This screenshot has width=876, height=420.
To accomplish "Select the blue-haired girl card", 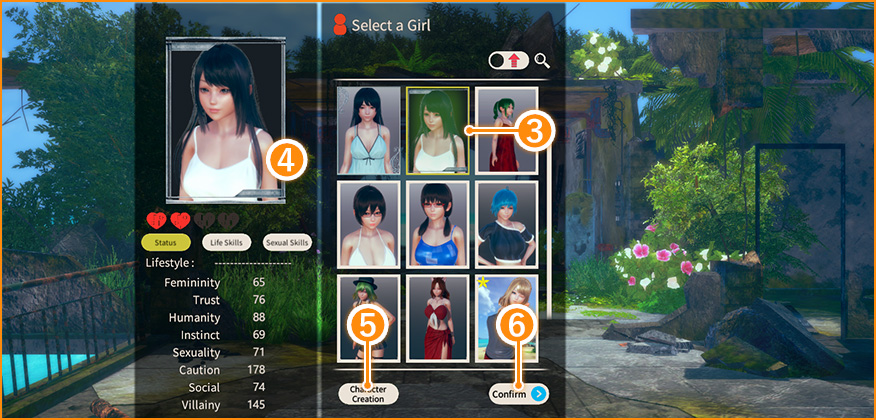I will pyautogui.click(x=506, y=224).
